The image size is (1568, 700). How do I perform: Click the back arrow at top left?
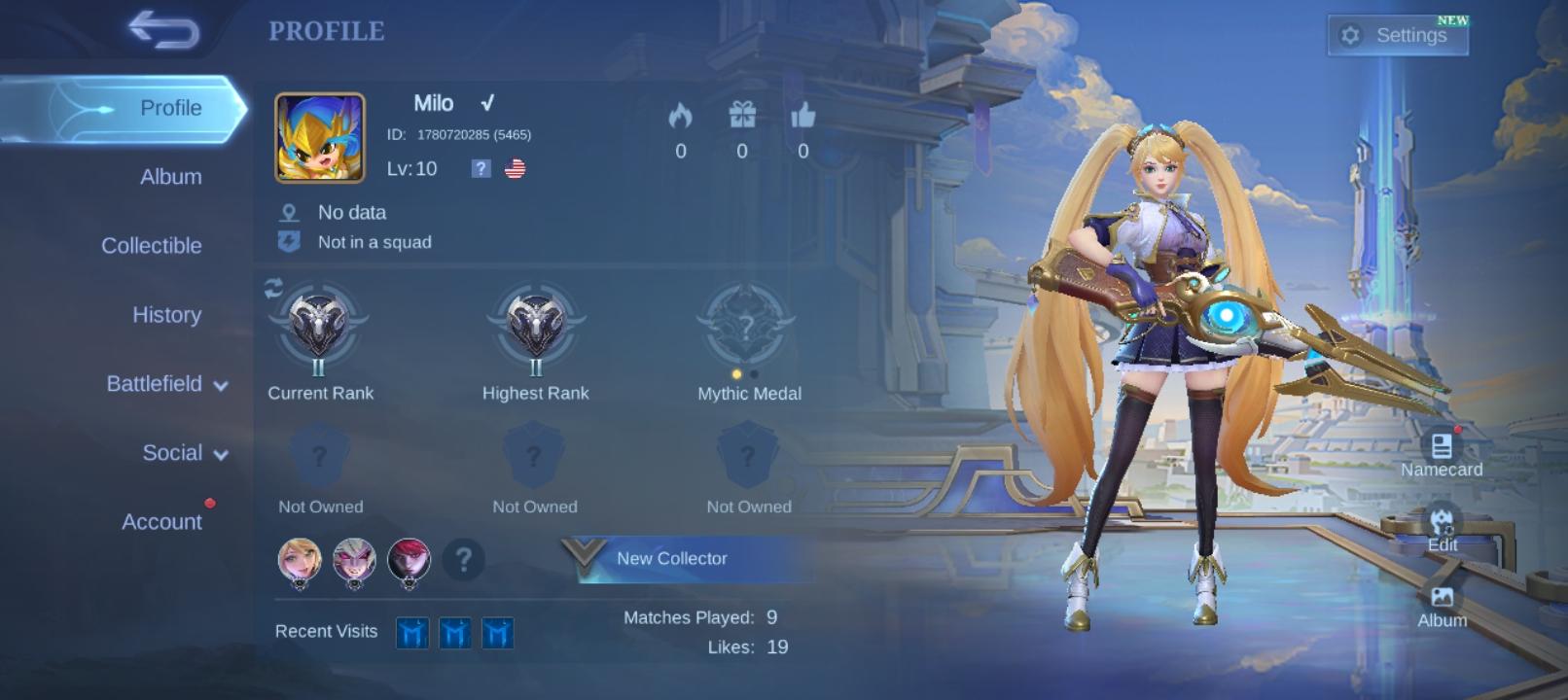pos(163,30)
